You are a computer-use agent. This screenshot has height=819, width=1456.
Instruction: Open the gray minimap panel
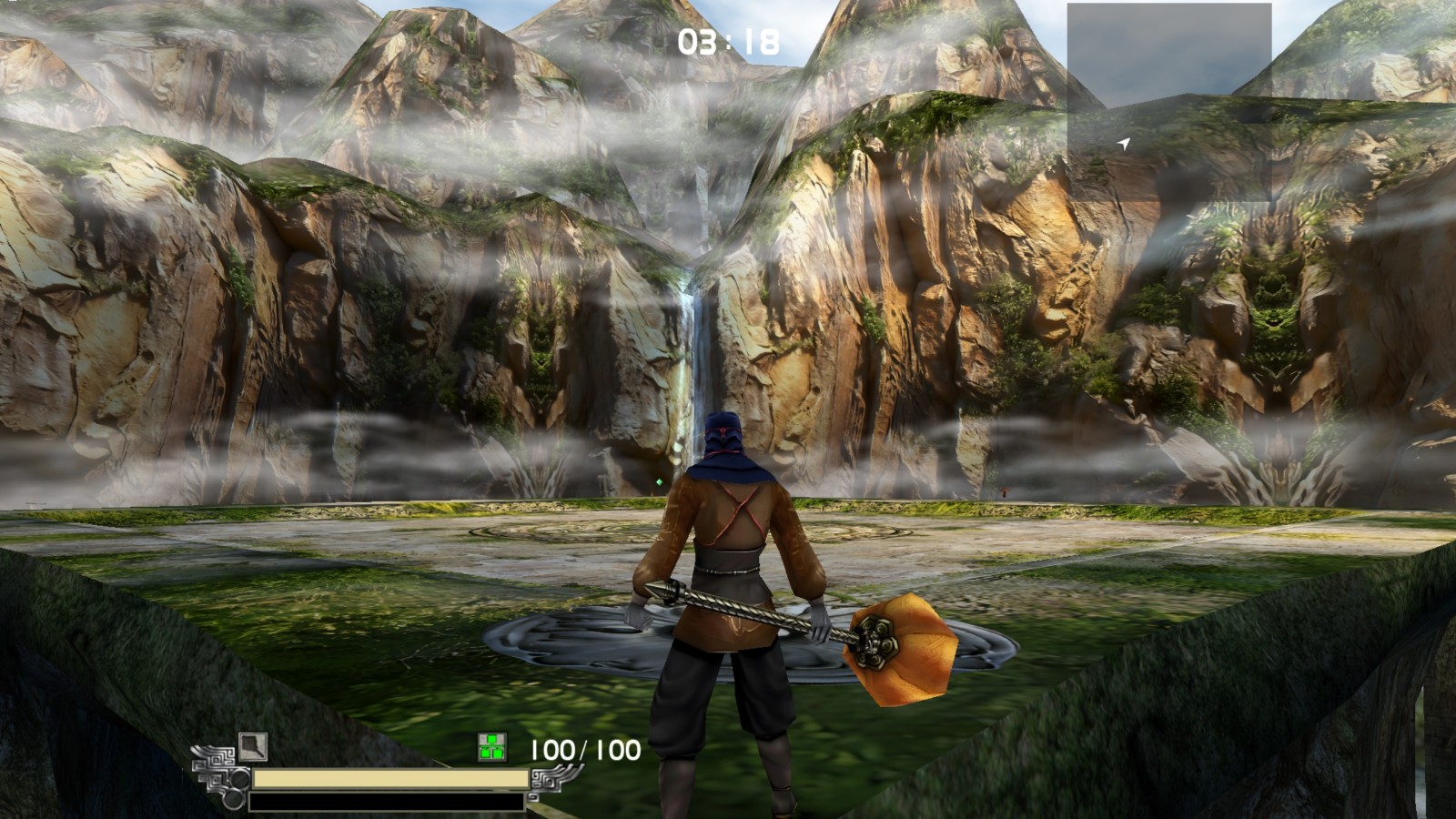1168,101
